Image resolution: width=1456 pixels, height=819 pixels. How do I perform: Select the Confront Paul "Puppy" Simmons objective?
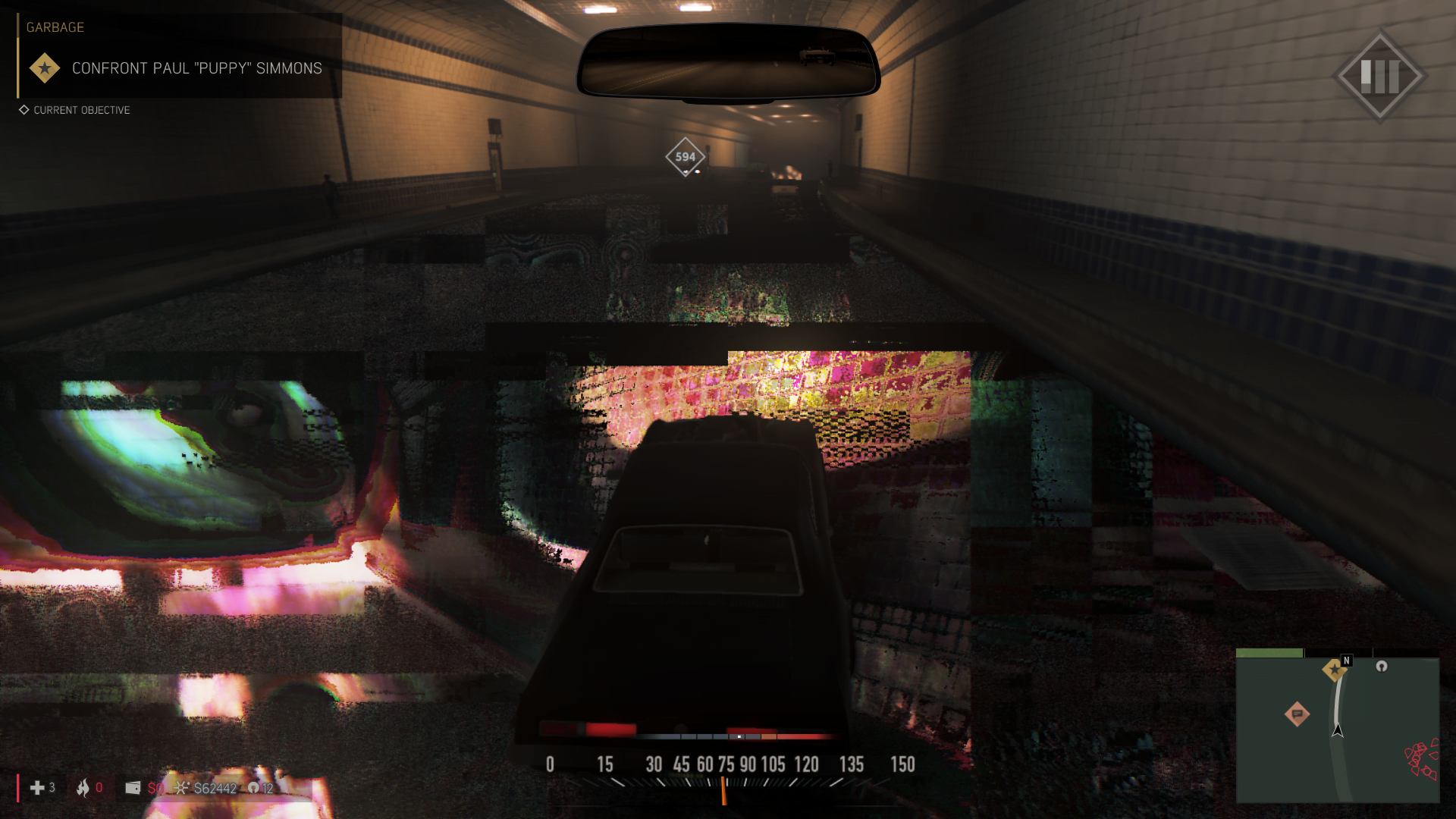196,68
